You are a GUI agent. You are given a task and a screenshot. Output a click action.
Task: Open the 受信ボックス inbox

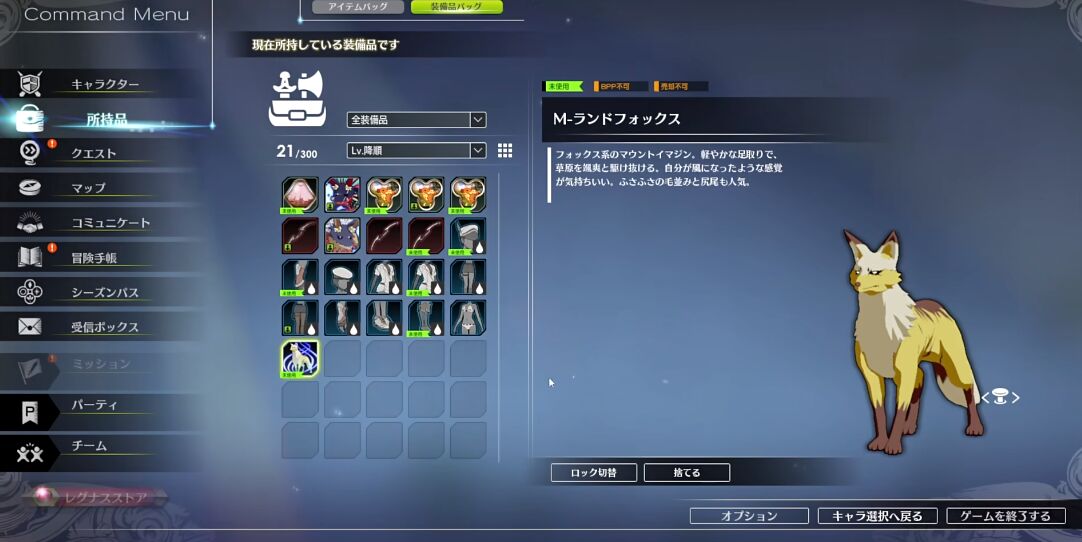(x=104, y=328)
